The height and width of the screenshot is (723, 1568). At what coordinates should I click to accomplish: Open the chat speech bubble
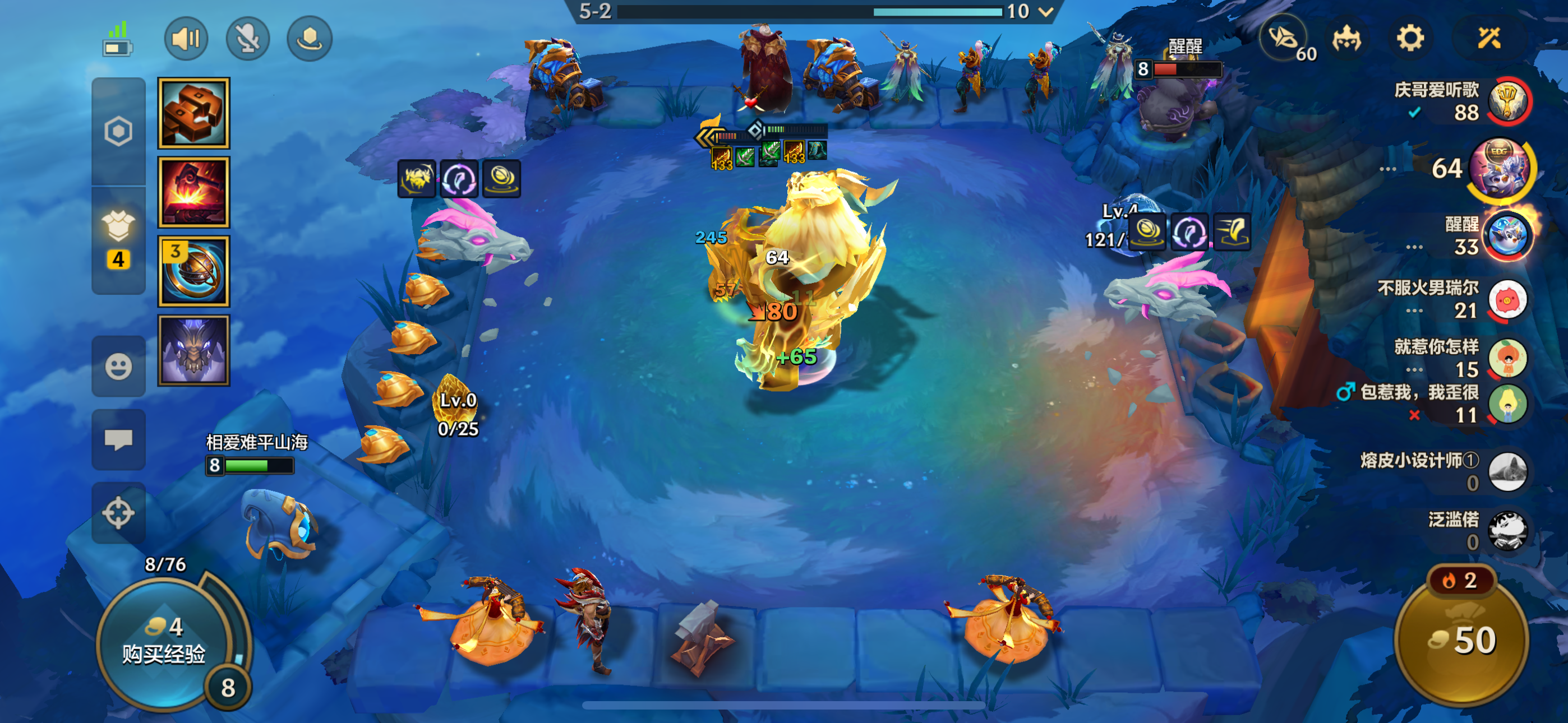point(118,439)
